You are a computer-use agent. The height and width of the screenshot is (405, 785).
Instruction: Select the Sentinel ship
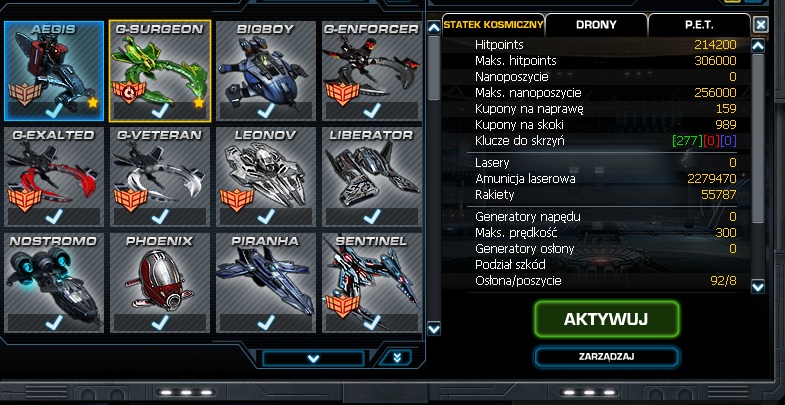click(370, 281)
